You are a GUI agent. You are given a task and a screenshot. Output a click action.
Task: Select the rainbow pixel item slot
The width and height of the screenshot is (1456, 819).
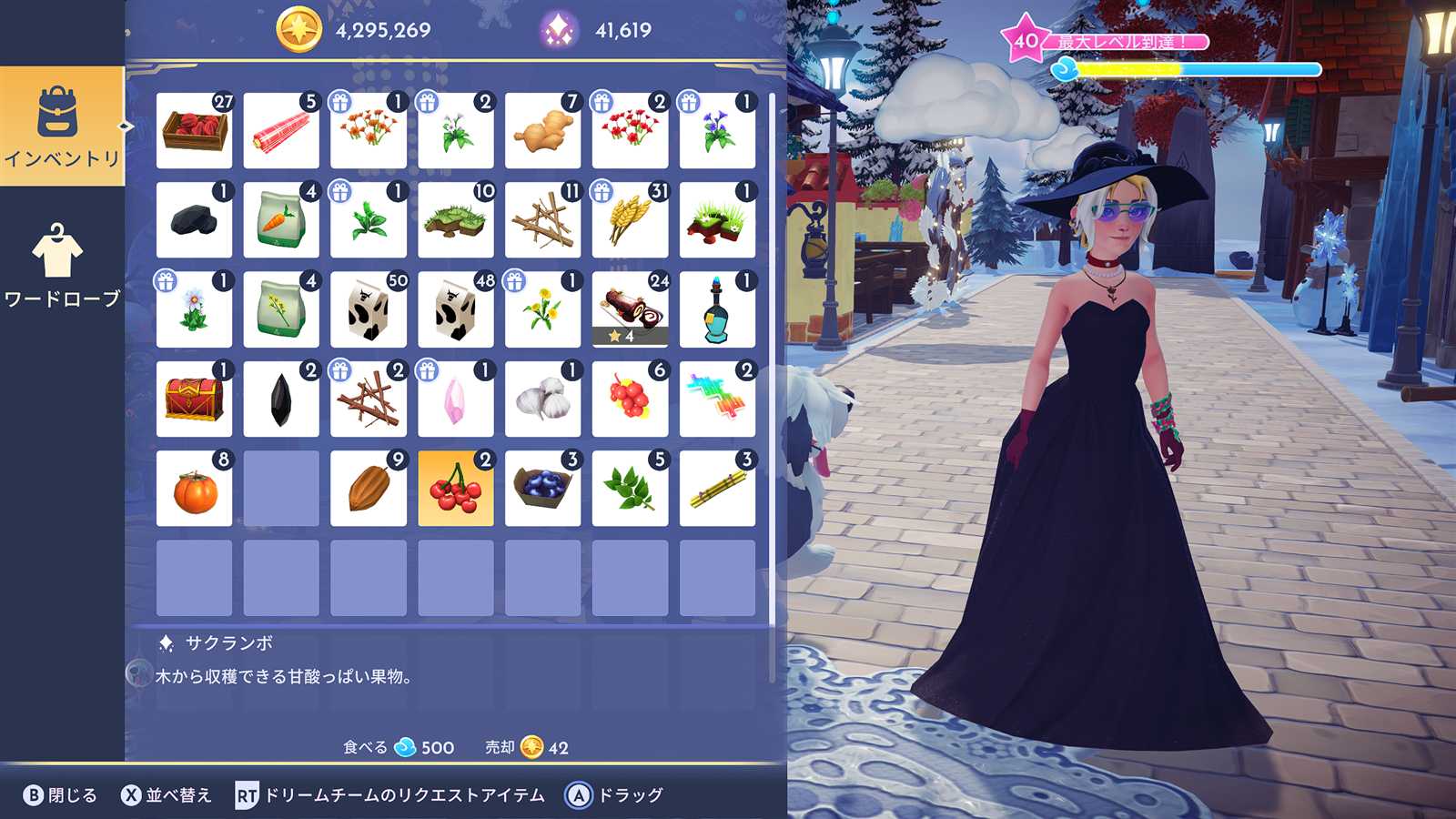717,399
